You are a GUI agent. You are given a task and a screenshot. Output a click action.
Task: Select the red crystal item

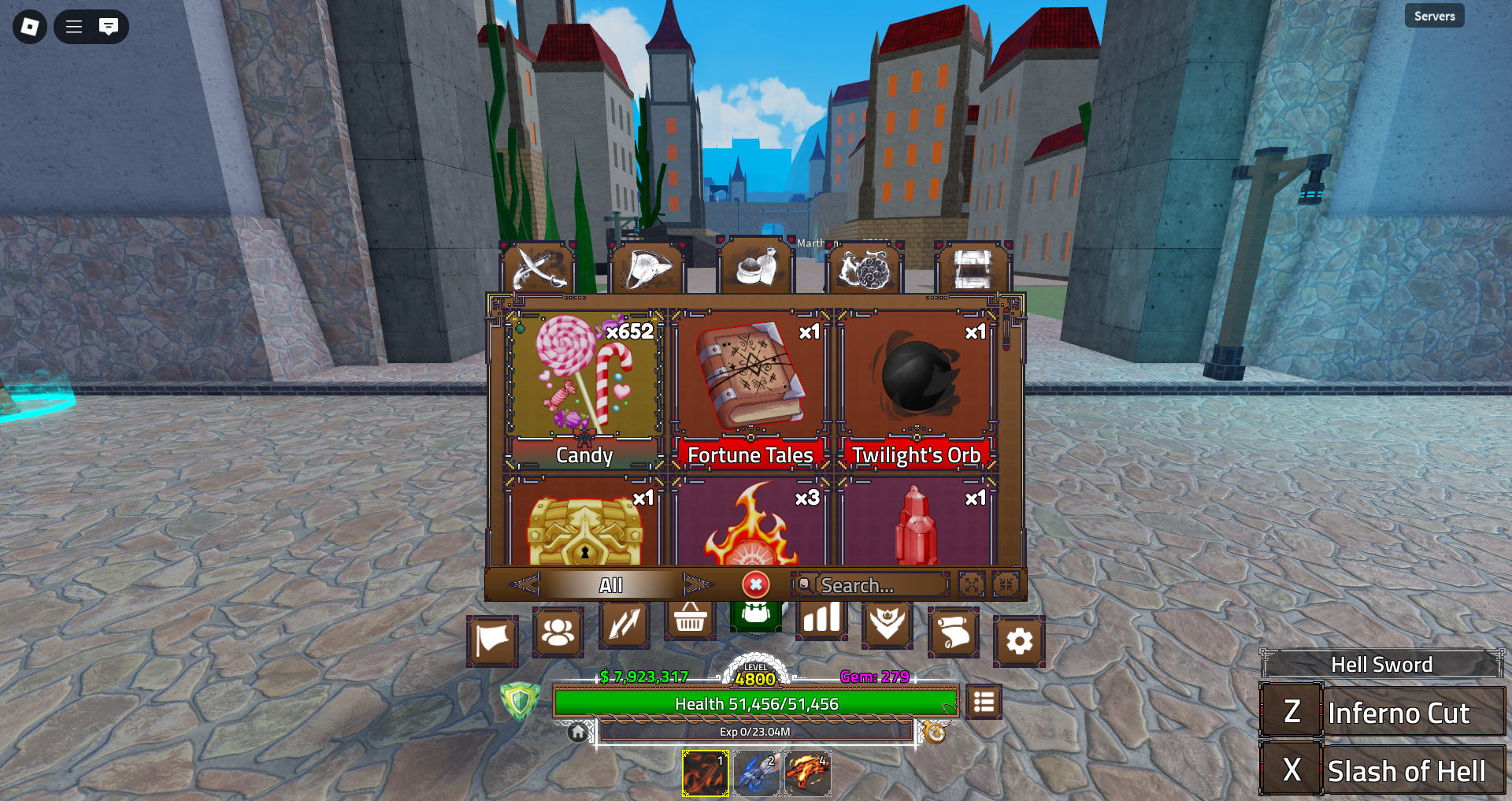click(916, 528)
